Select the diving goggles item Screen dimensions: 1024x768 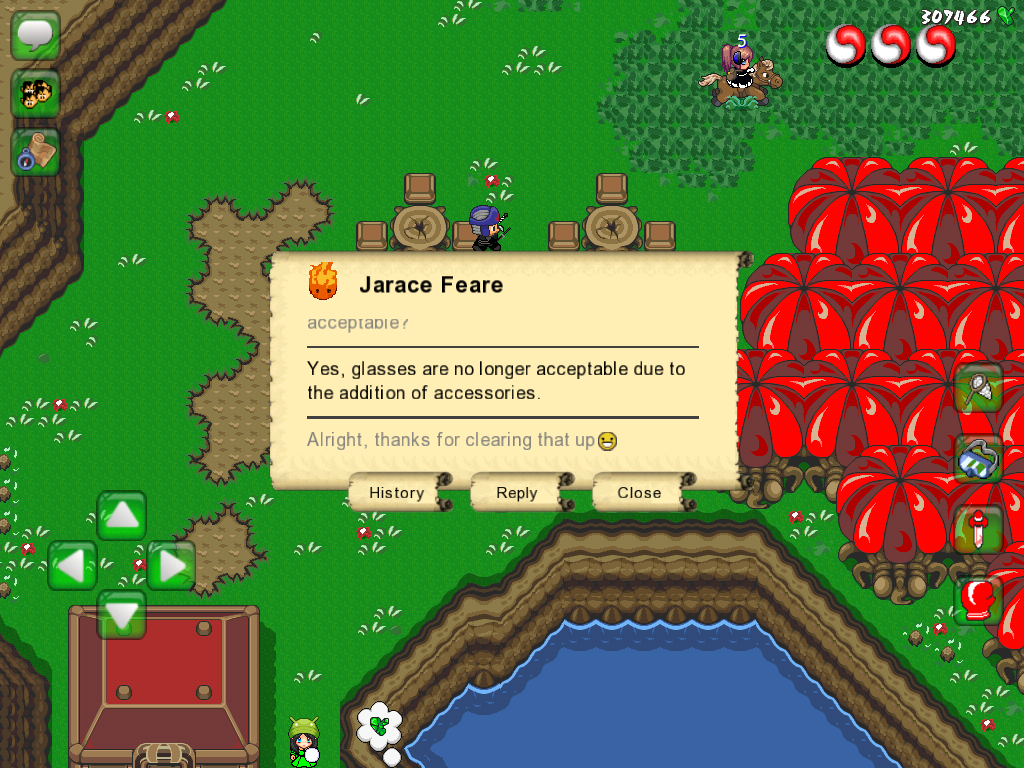pos(978,458)
